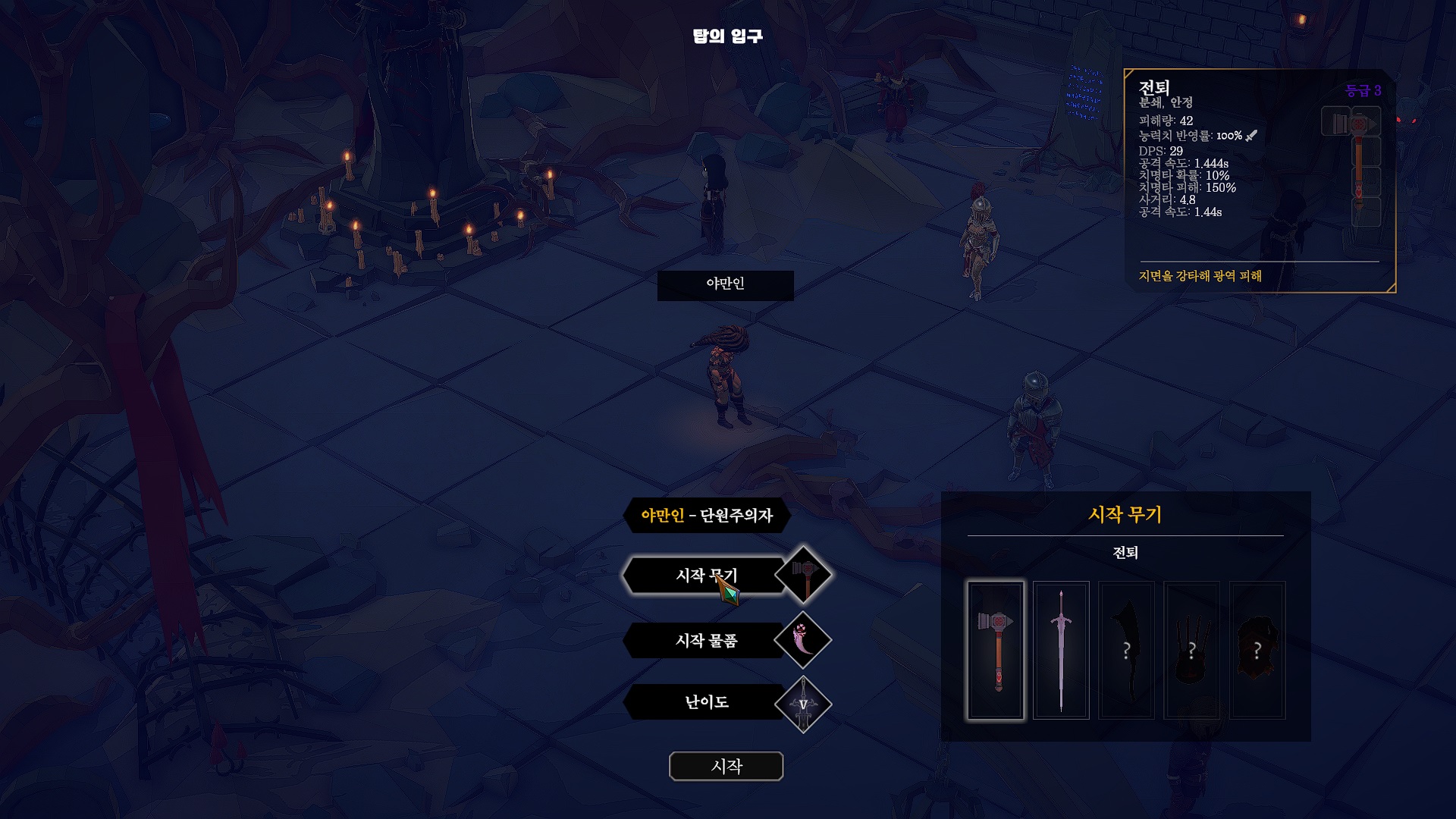
Task: Select the locked dark blade silhouette card
Action: 1126,650
